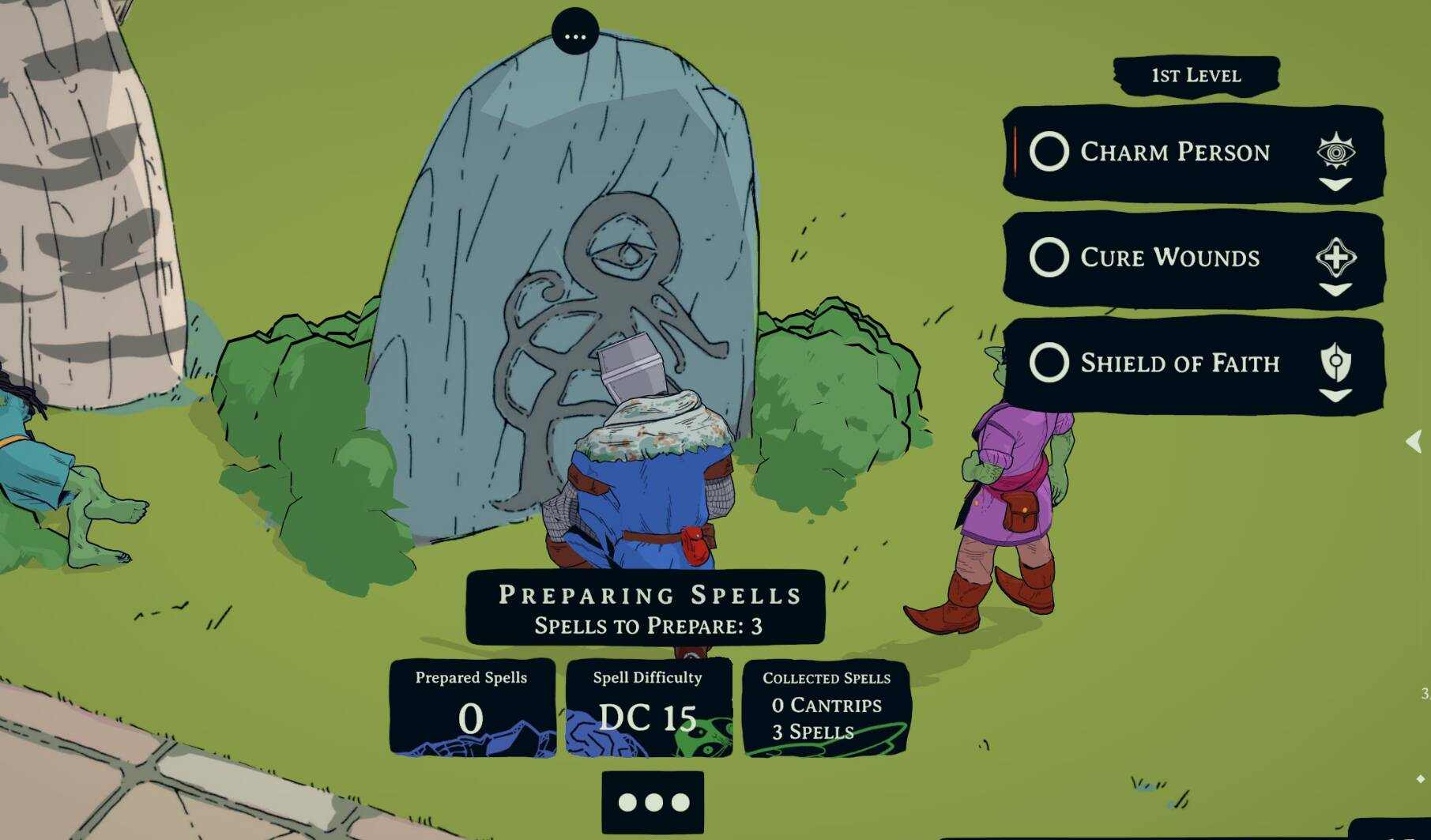Select the Charm Person spell
This screenshot has height=840, width=1431.
click(x=1049, y=152)
